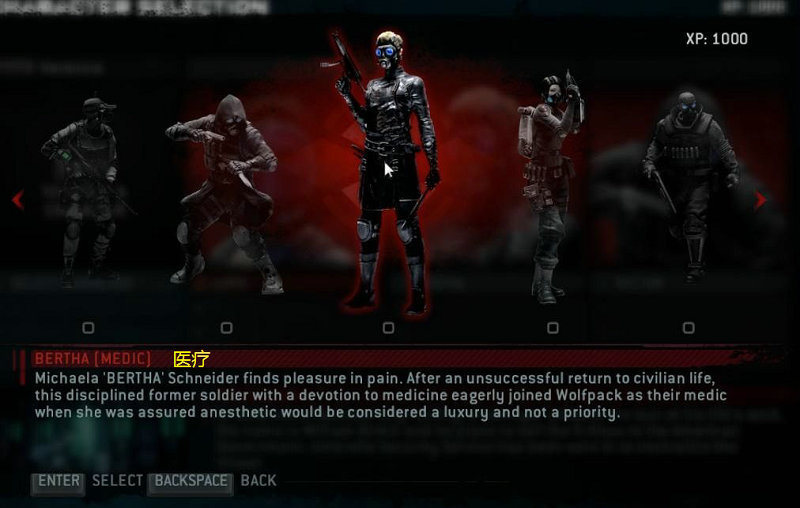
Task: Select the highlighted Bertha medic character
Action: click(x=388, y=170)
